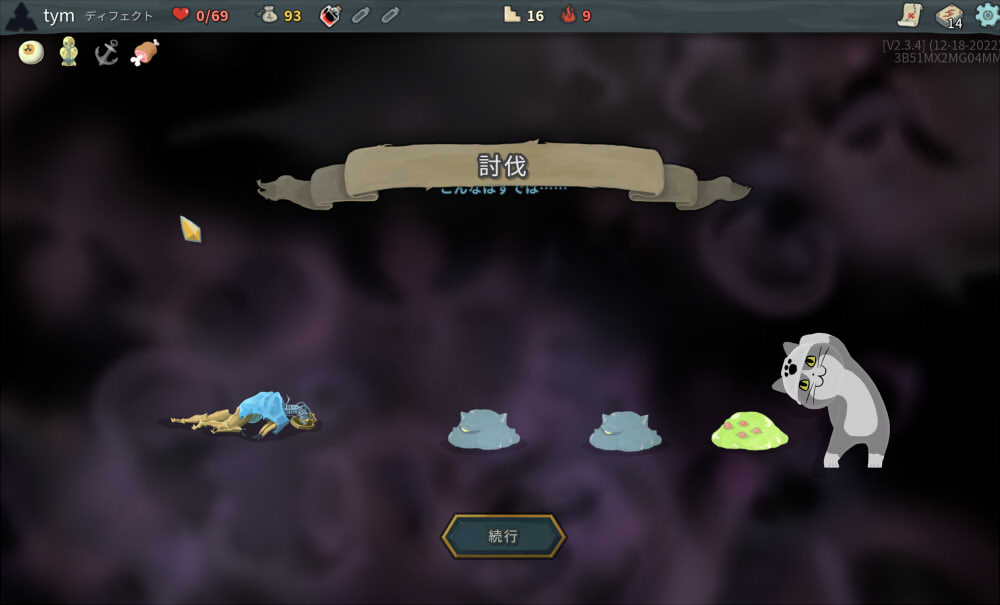
Task: Open the settings gear menu
Action: pyautogui.click(x=986, y=14)
